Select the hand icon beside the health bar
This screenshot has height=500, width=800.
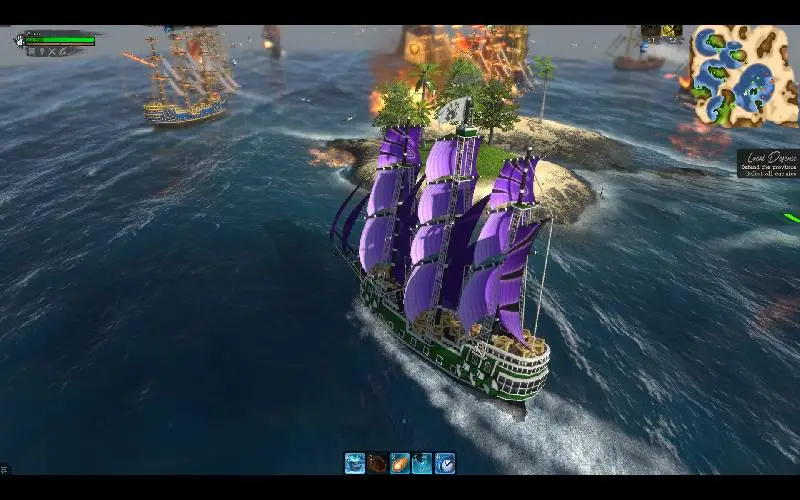pyautogui.click(x=19, y=40)
